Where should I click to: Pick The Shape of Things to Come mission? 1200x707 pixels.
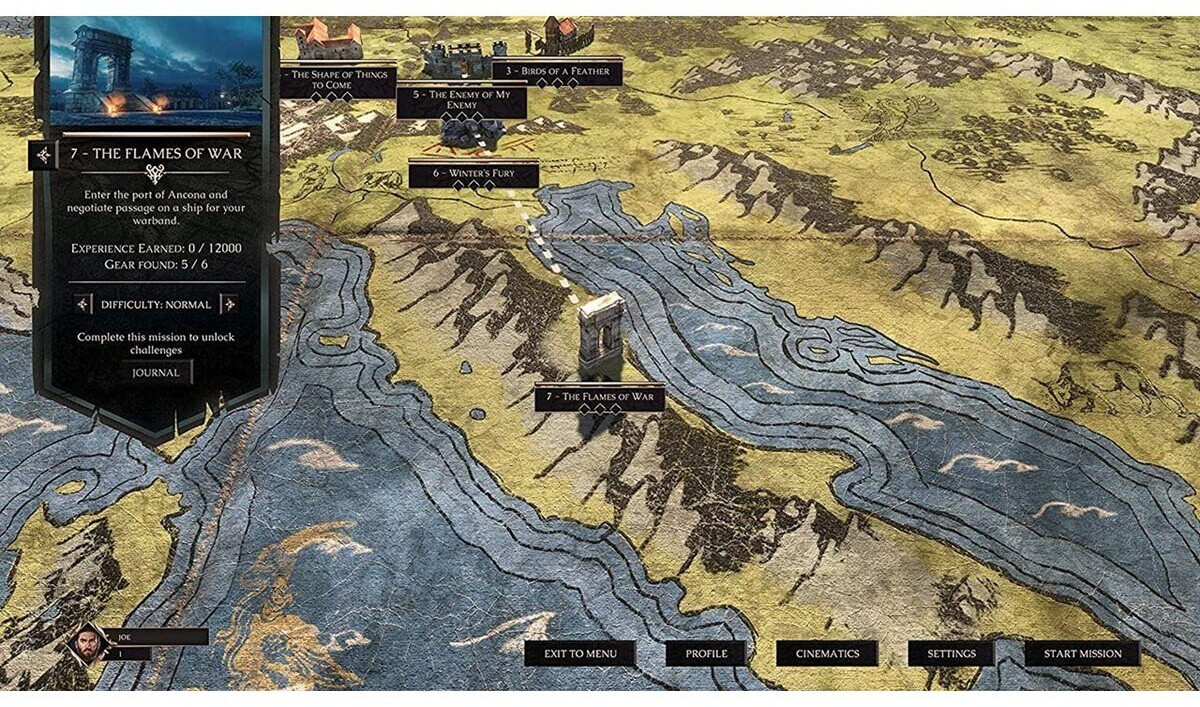336,80
